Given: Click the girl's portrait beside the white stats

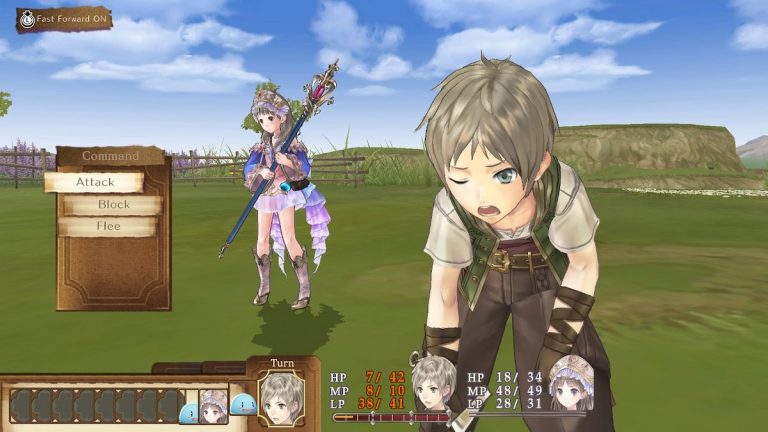Looking at the screenshot, I should (x=571, y=383).
